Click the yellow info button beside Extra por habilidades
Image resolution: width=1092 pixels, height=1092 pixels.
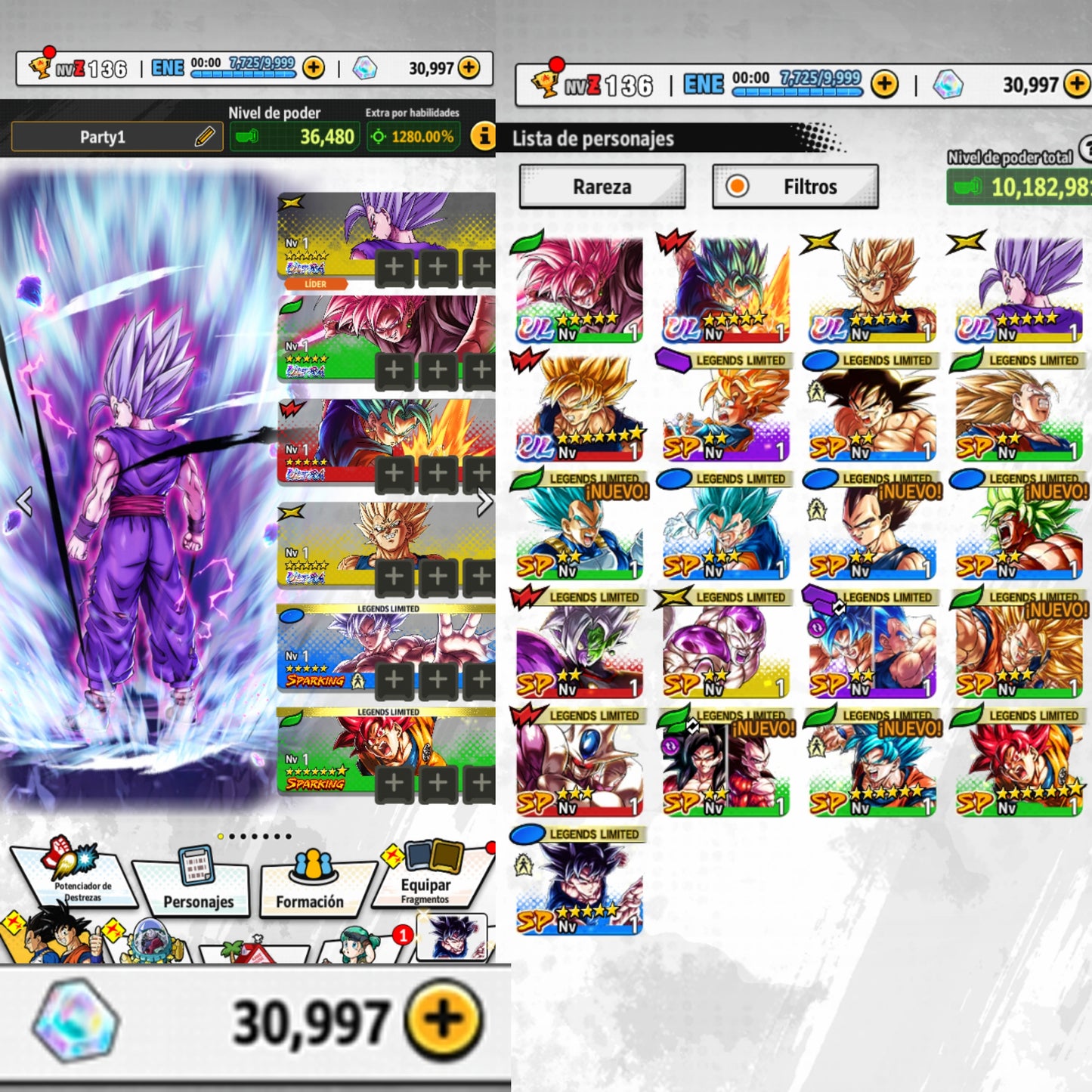(482, 137)
